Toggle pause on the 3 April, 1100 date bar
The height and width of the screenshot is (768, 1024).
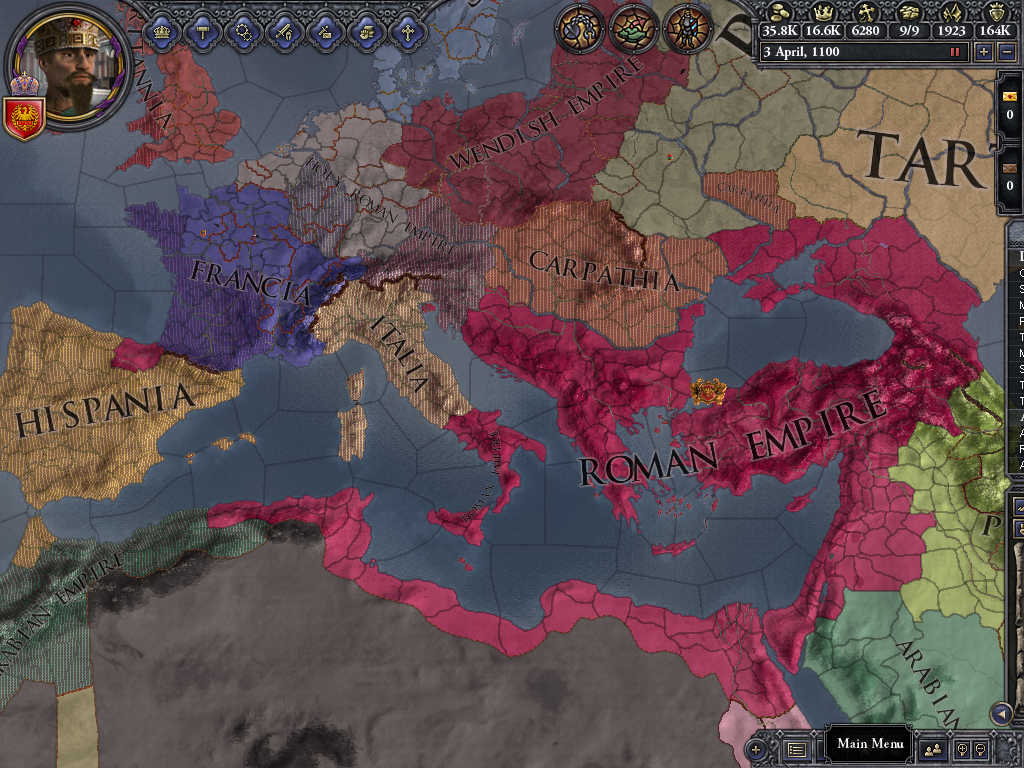(860, 52)
